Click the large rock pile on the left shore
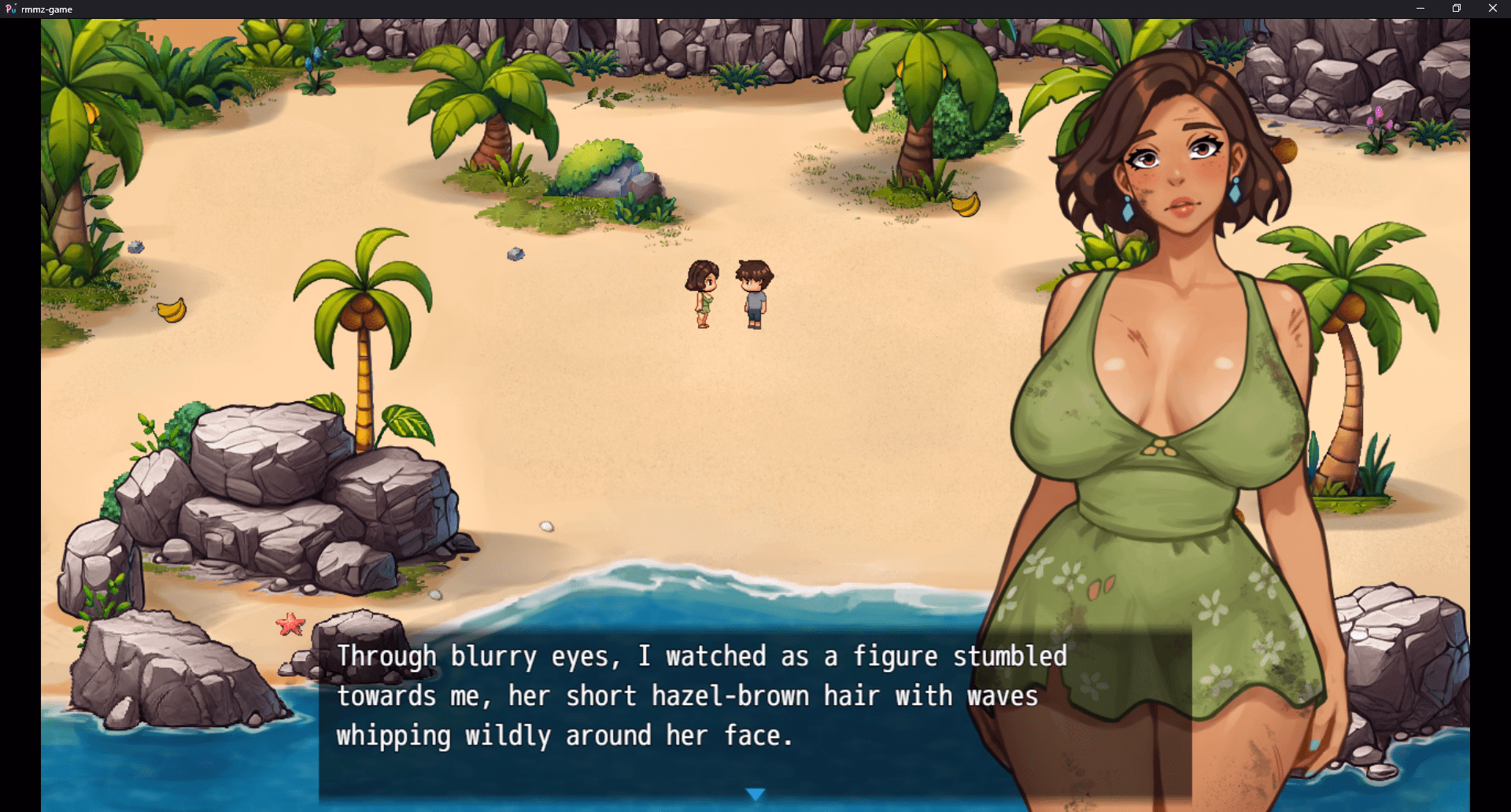The width and height of the screenshot is (1511, 812). coord(260,472)
